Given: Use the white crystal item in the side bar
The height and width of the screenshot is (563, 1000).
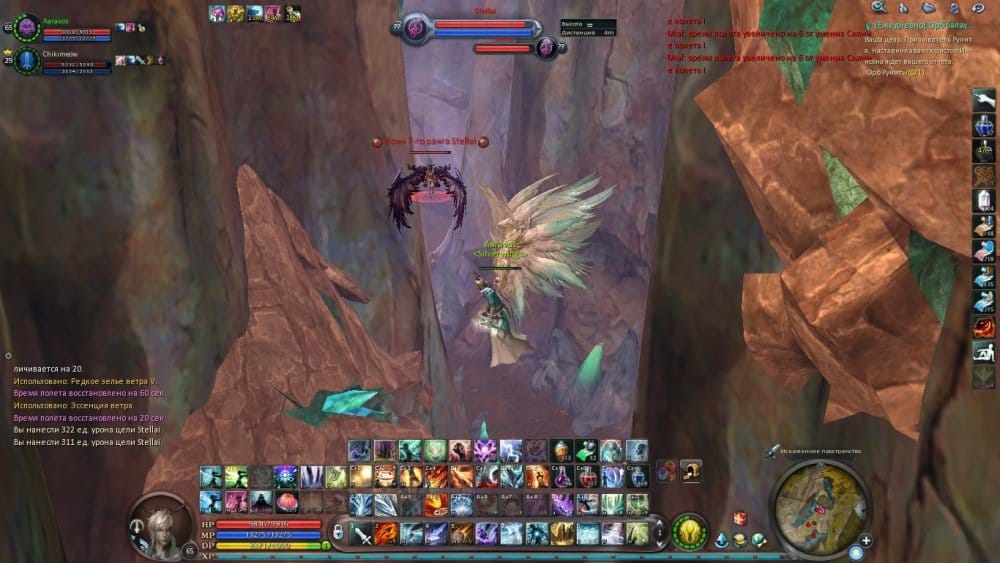Looking at the screenshot, I should [983, 200].
